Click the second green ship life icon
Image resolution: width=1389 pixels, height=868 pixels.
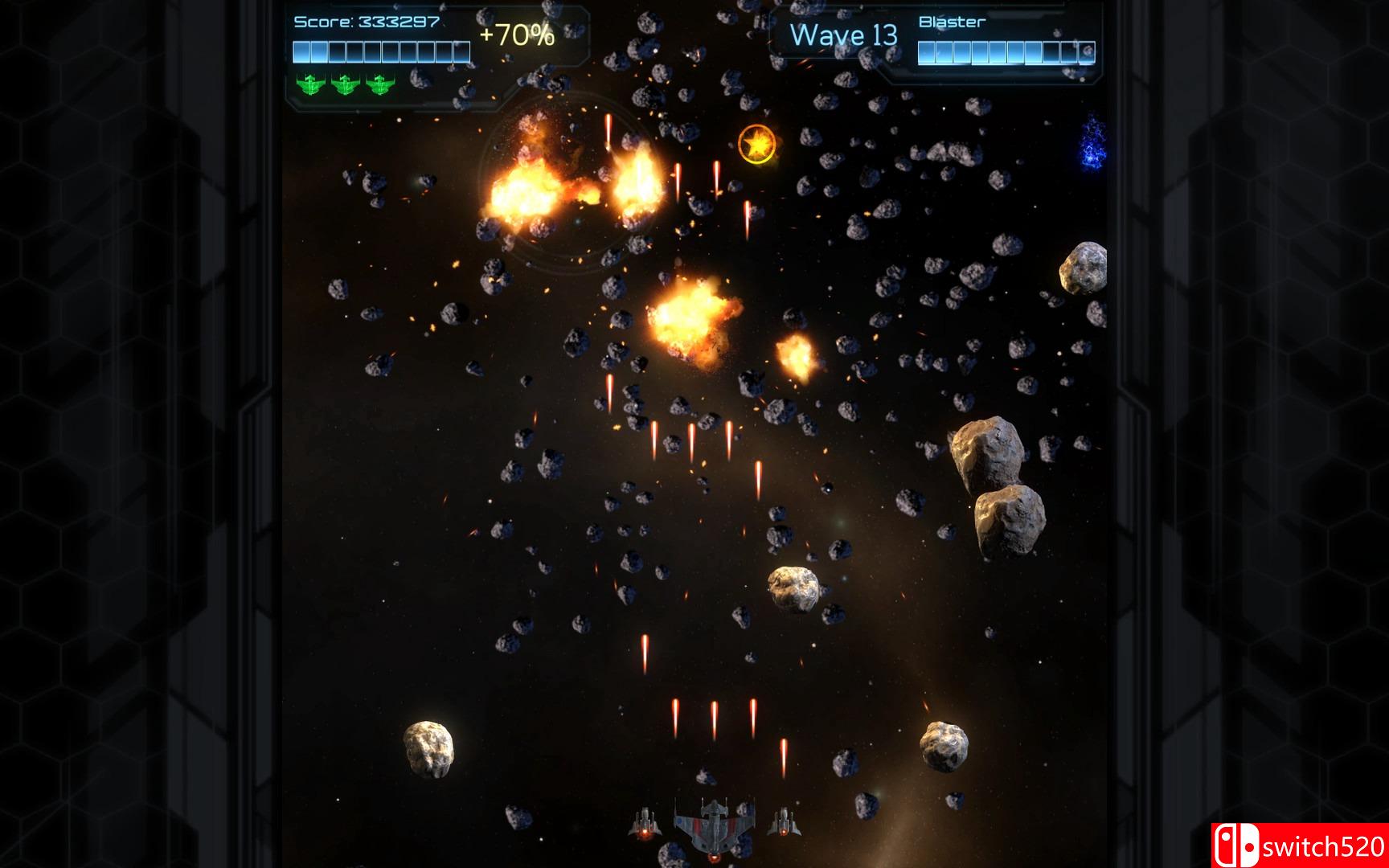tap(346, 84)
